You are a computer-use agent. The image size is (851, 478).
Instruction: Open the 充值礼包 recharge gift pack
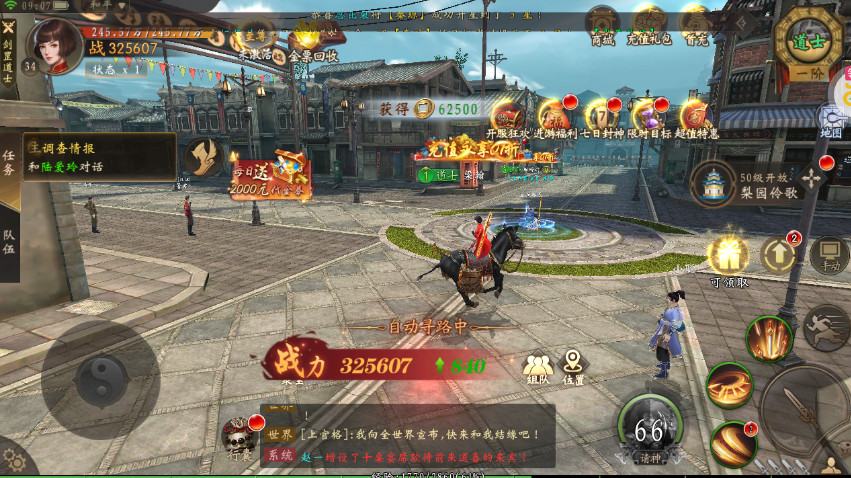tap(648, 24)
